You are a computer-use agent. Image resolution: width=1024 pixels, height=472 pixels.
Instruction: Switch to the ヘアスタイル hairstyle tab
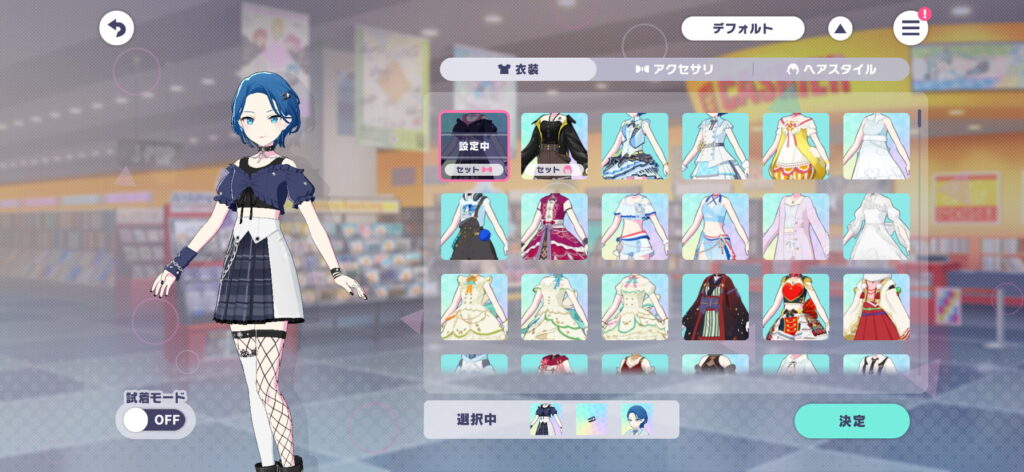(831, 69)
